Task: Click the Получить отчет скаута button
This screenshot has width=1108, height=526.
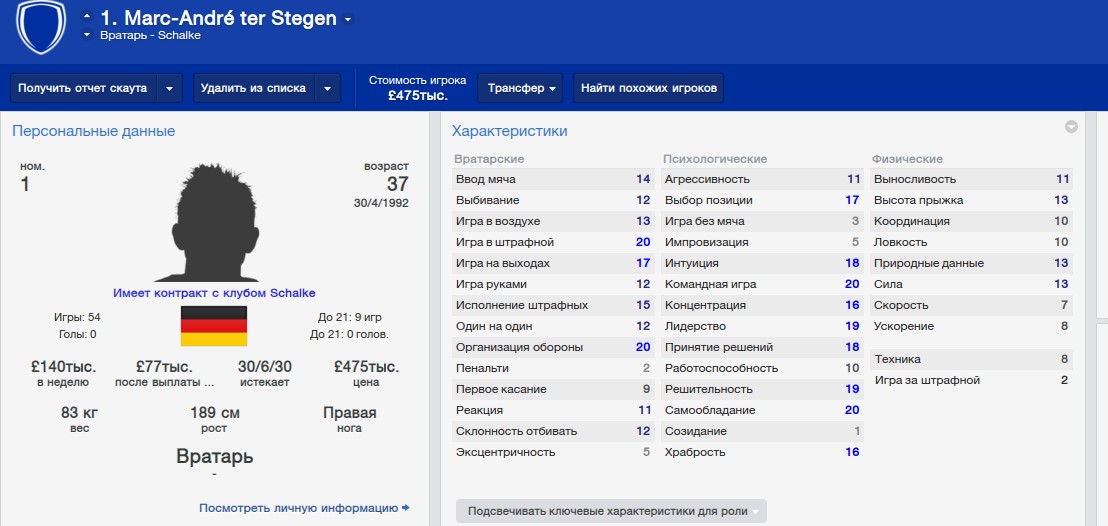Action: [x=82, y=88]
